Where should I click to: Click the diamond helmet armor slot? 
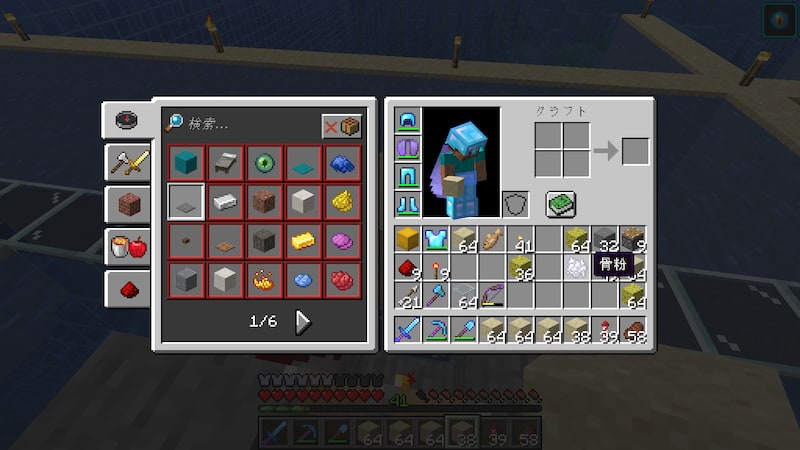[x=408, y=122]
